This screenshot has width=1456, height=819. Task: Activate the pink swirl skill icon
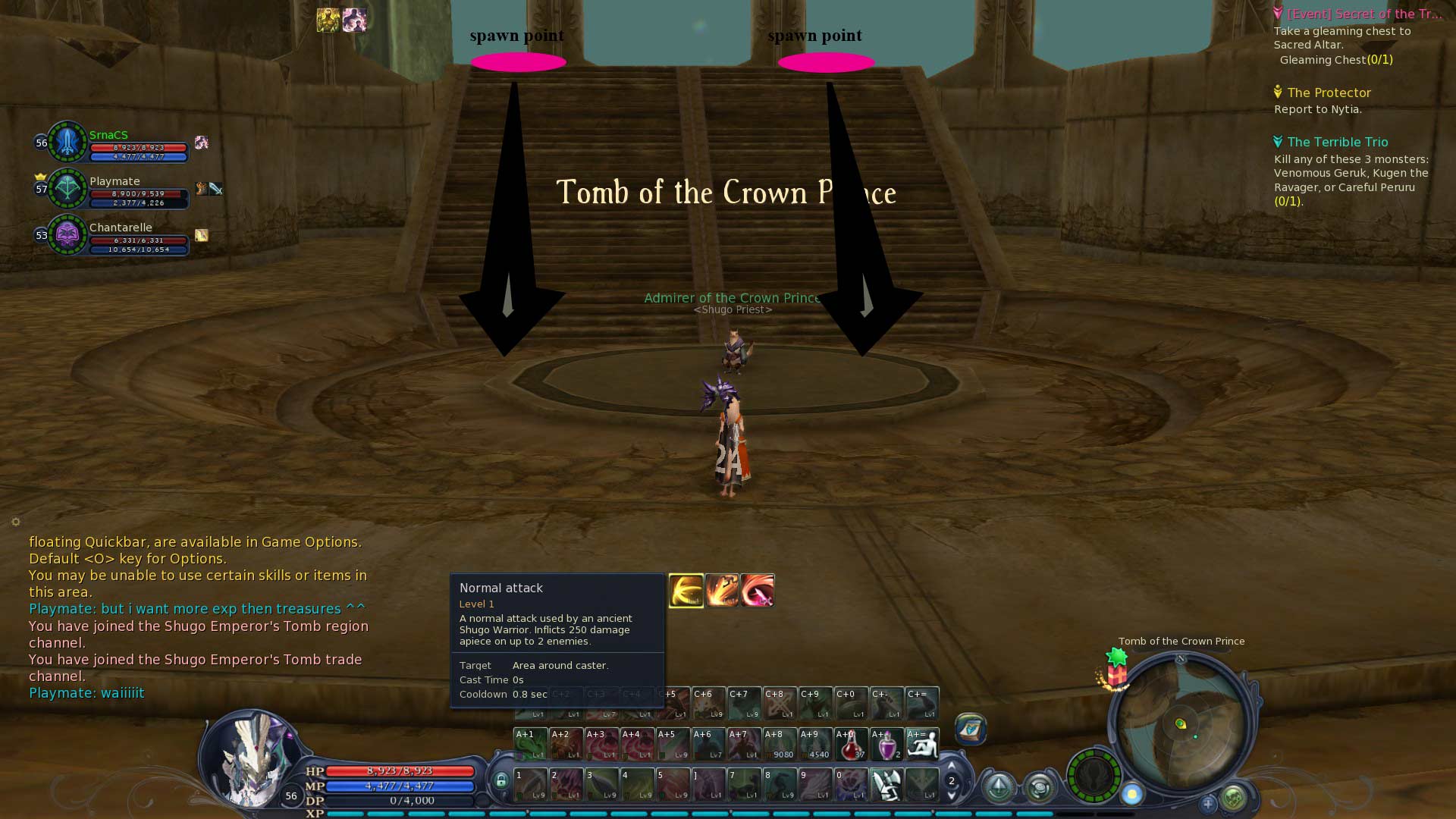(757, 591)
